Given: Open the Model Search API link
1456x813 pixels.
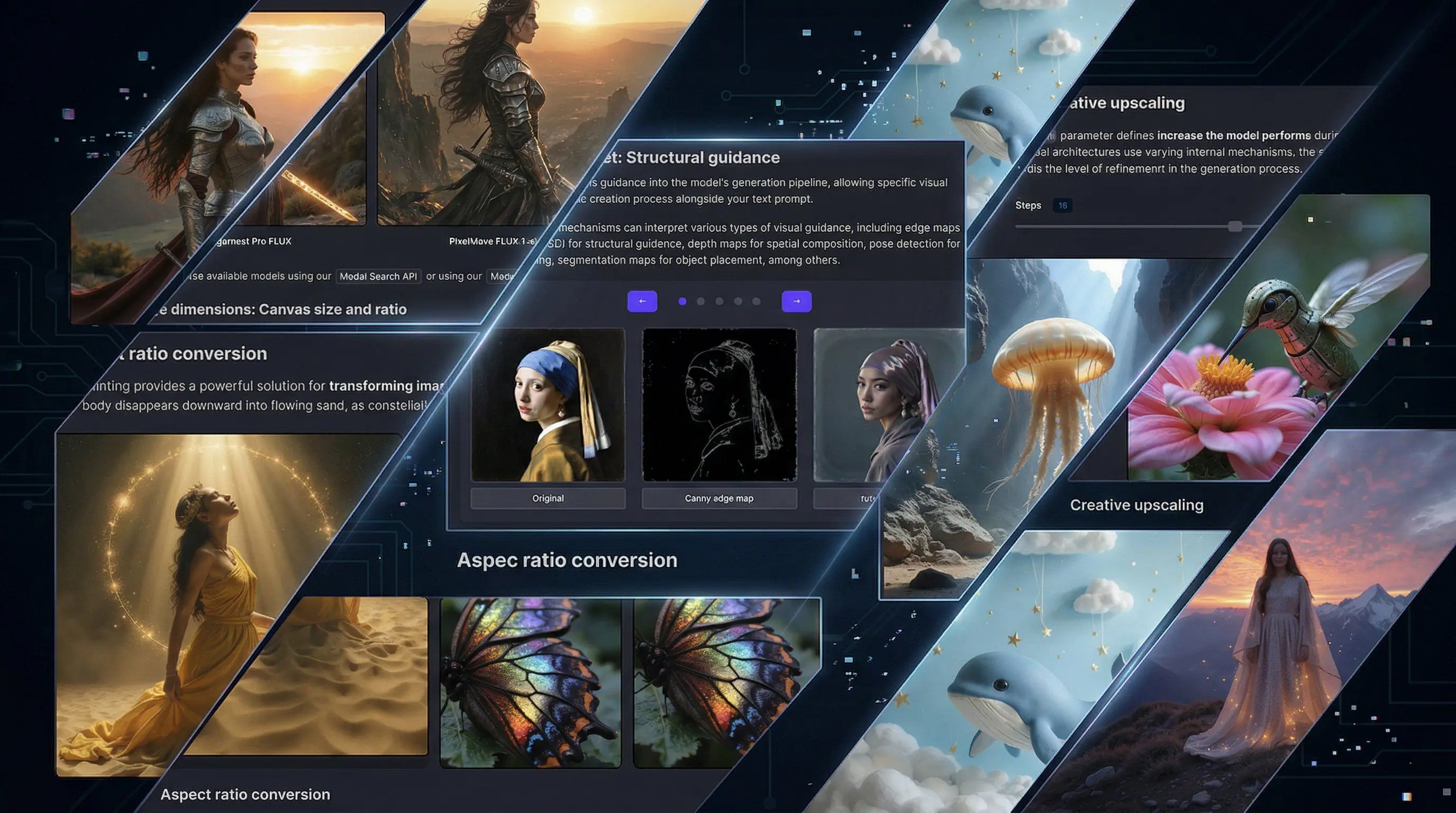Looking at the screenshot, I should click(378, 276).
